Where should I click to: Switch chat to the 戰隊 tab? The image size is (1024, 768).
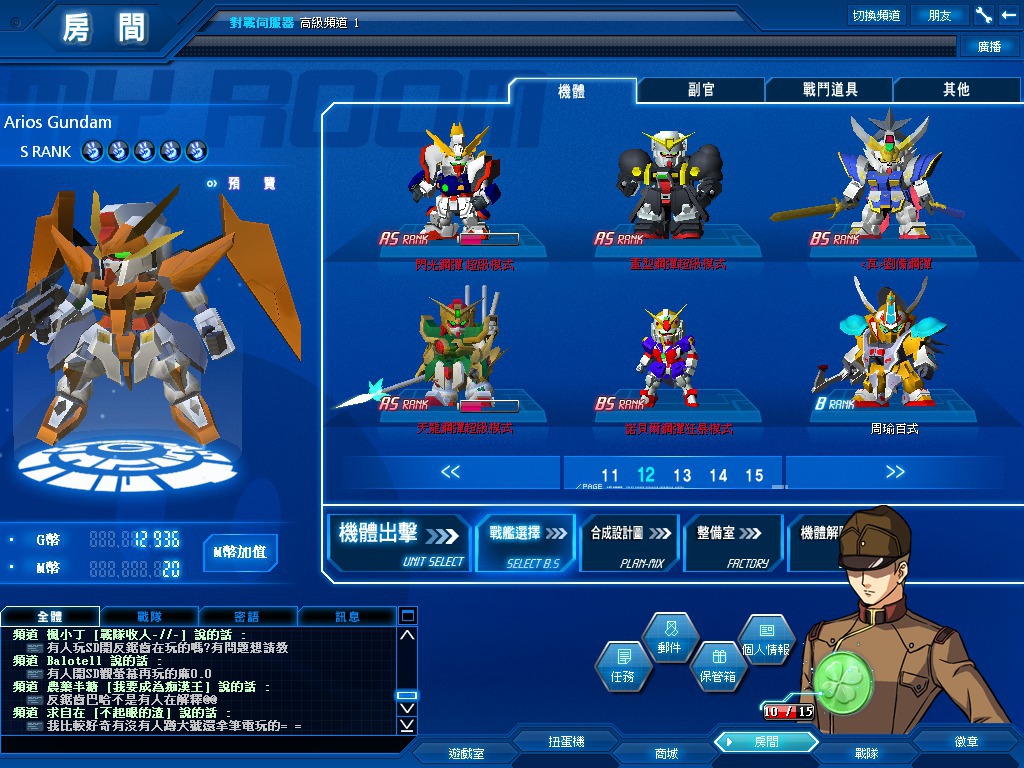point(149,616)
